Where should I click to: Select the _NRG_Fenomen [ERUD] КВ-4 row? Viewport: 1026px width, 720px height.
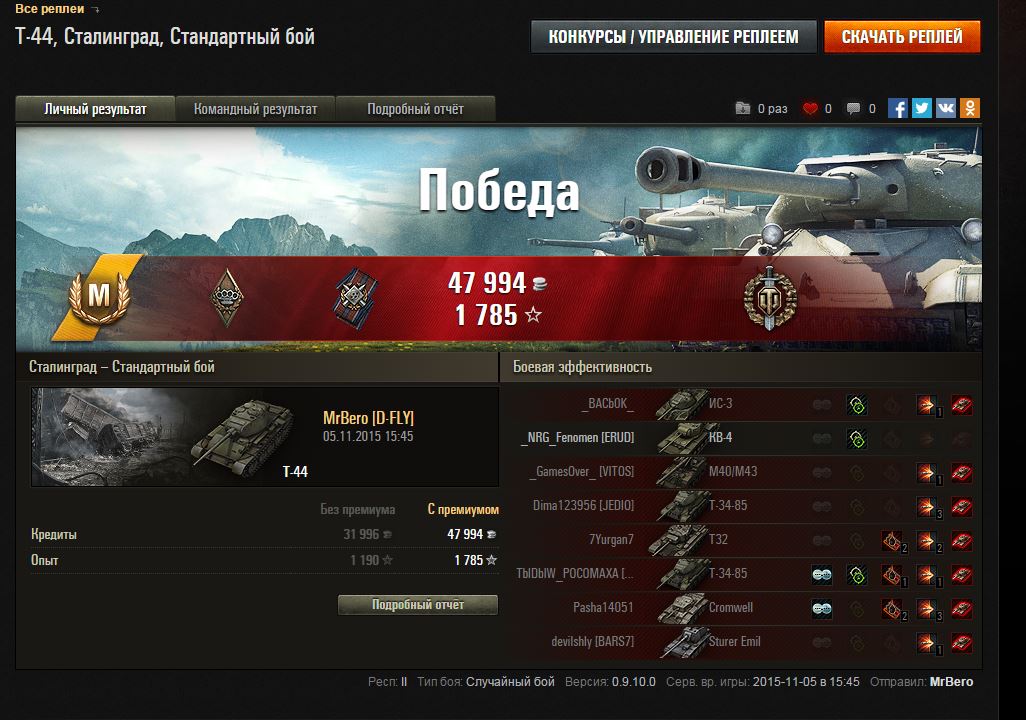pyautogui.click(x=740, y=438)
